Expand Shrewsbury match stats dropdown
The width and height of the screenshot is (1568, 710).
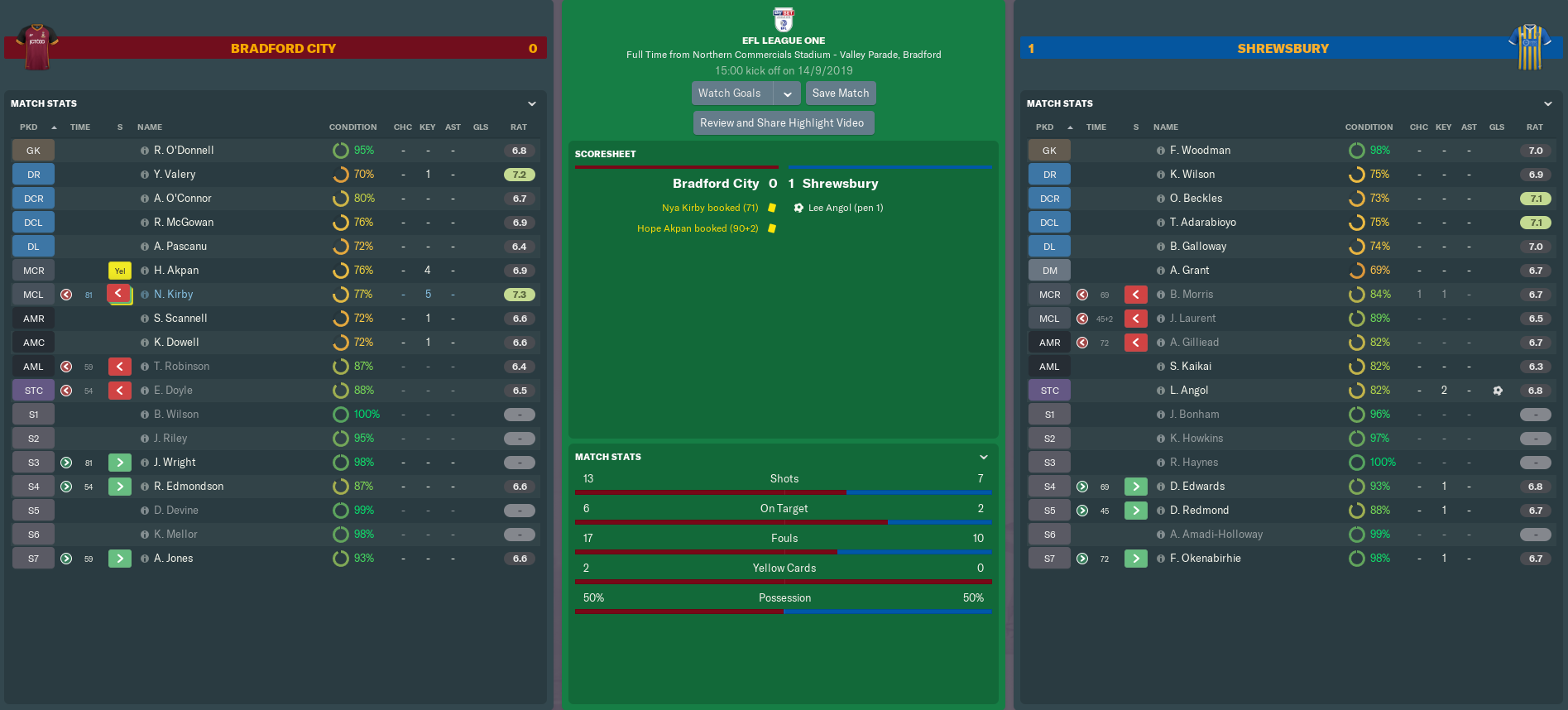(1547, 104)
